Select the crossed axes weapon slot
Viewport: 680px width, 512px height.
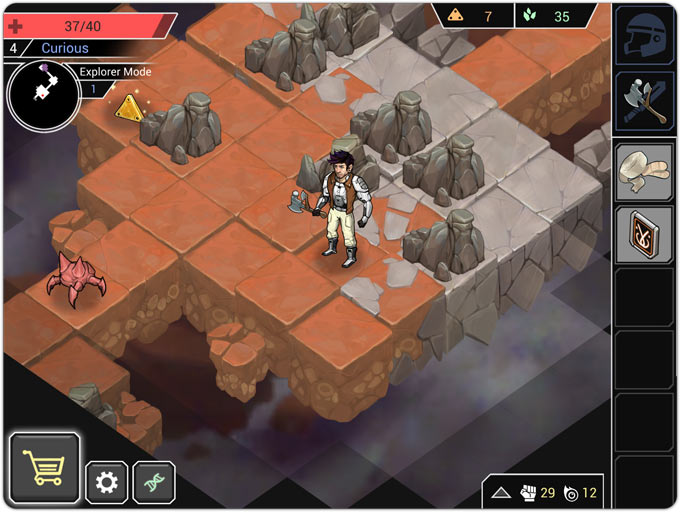click(643, 101)
